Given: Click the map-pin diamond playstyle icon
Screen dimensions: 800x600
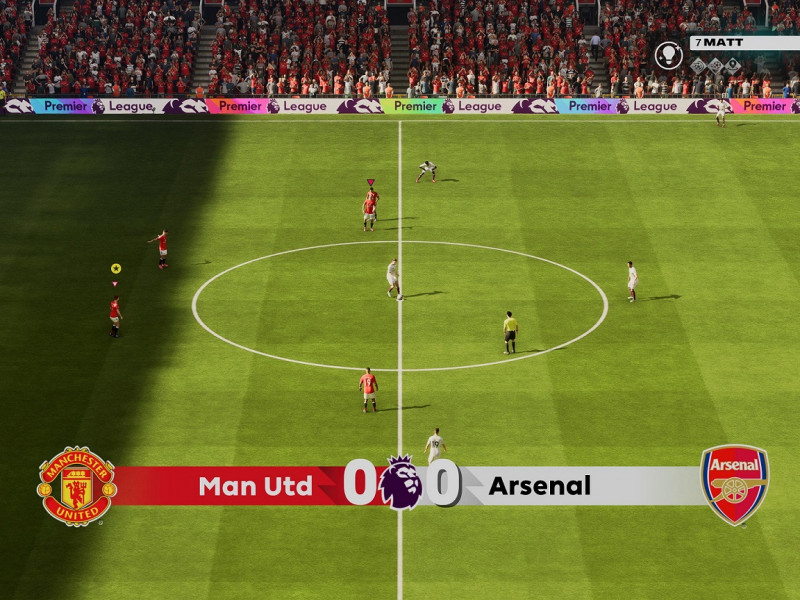Looking at the screenshot, I should coord(733,66).
